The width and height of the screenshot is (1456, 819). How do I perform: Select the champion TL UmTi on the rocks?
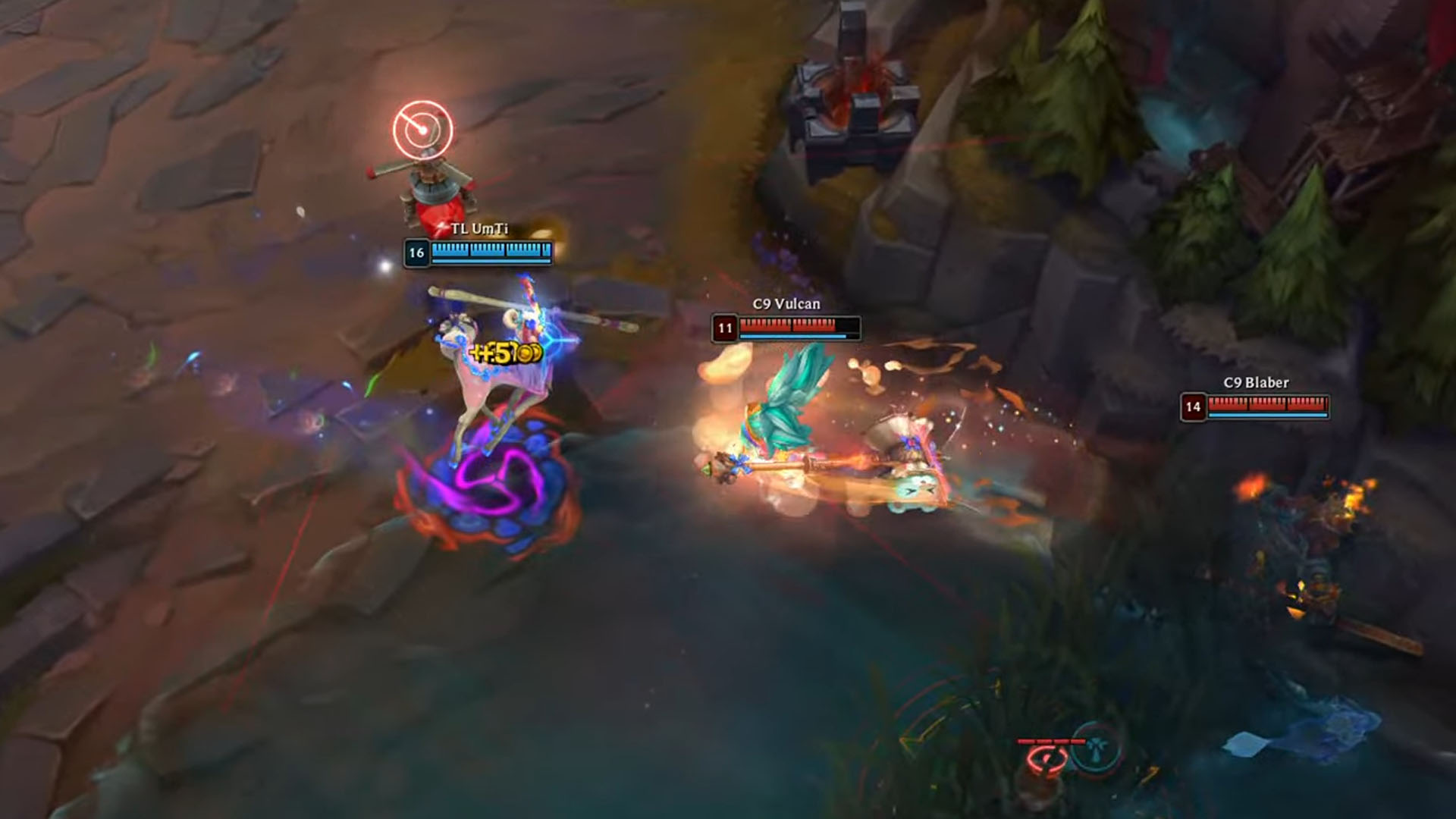coord(432,190)
